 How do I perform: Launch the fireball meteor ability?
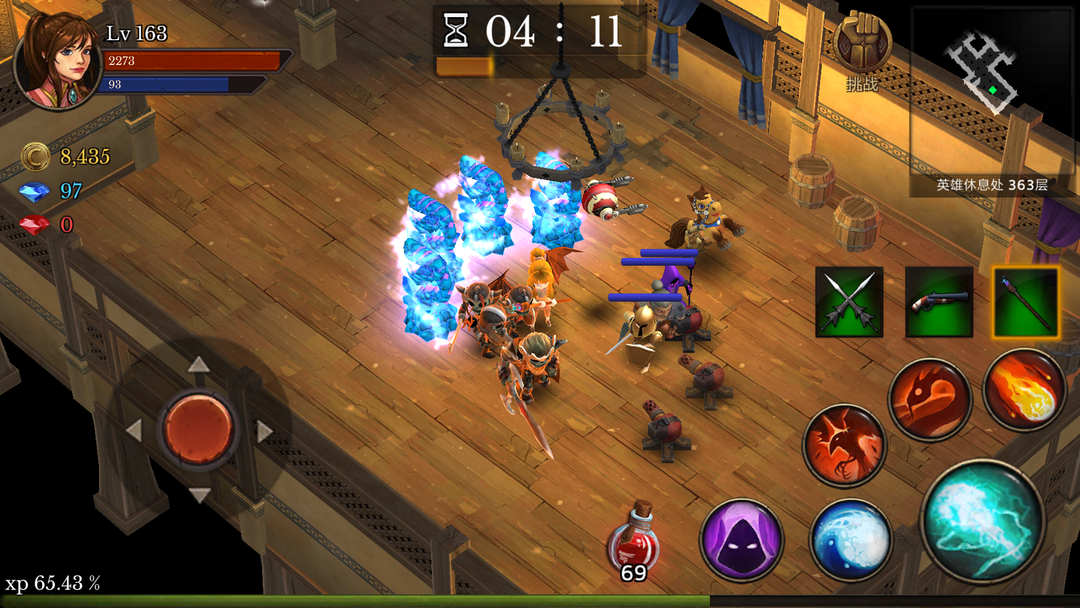1023,390
